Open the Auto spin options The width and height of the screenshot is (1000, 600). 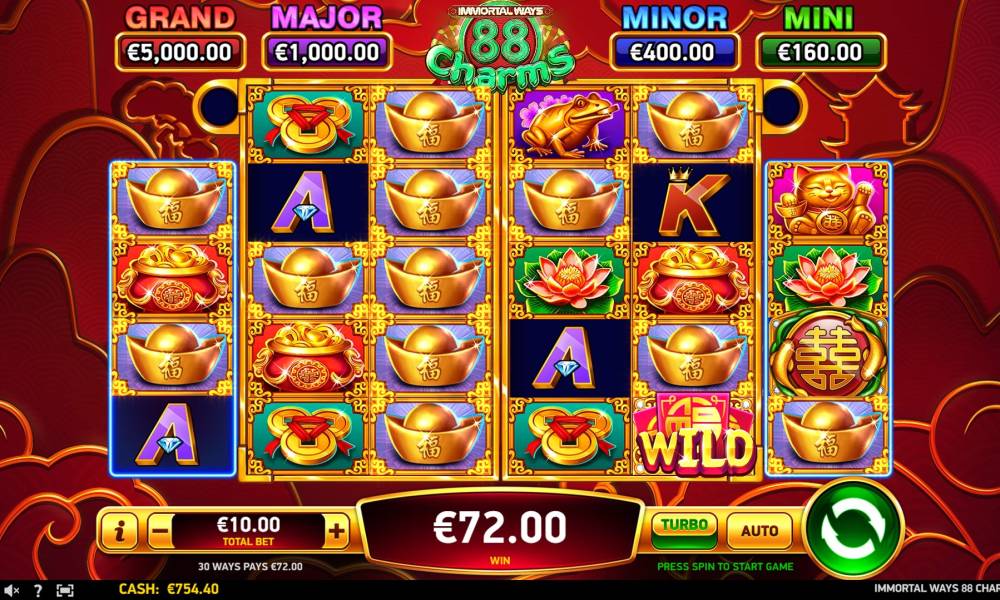pos(759,530)
